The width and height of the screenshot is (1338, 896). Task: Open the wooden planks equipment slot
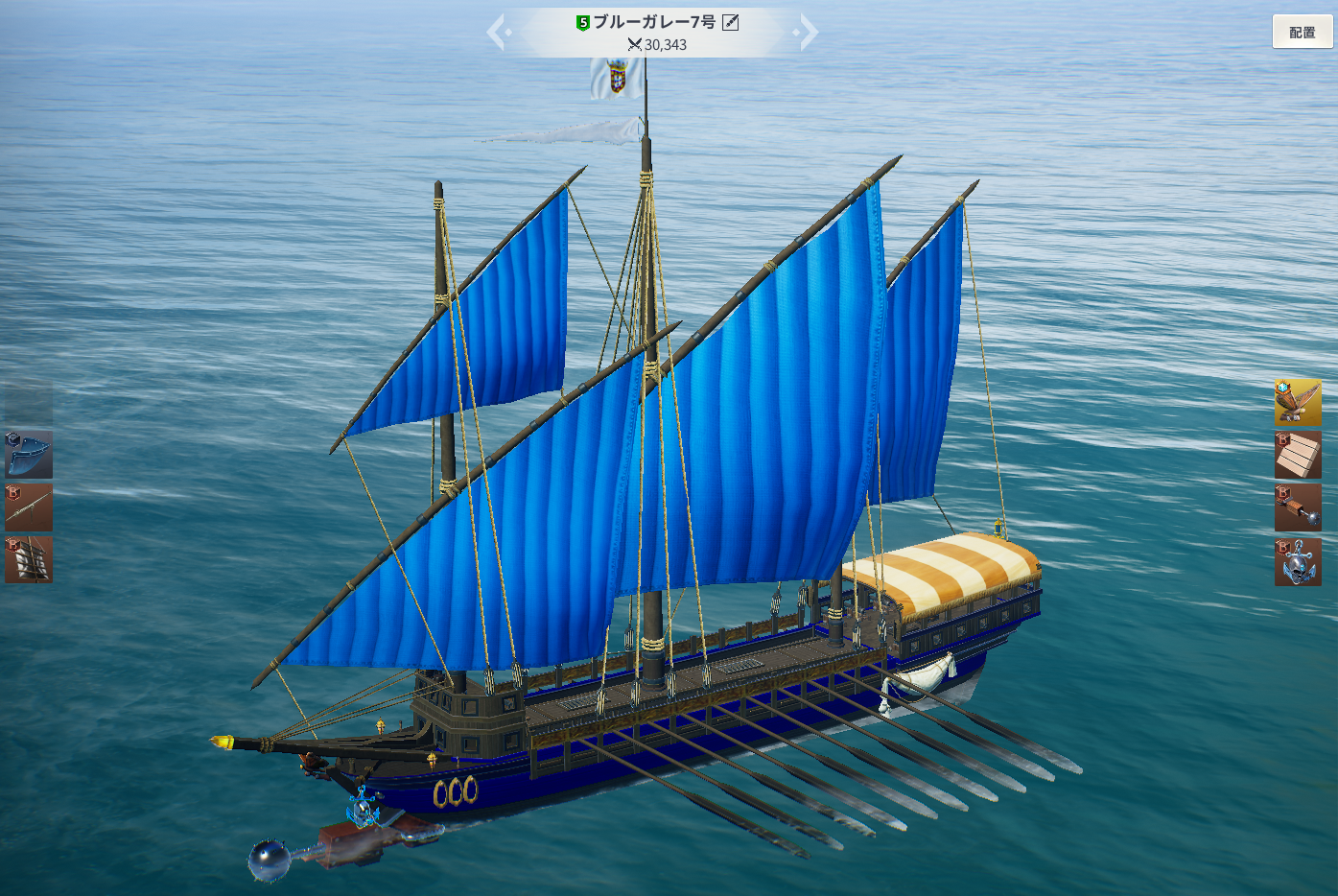point(1298,455)
